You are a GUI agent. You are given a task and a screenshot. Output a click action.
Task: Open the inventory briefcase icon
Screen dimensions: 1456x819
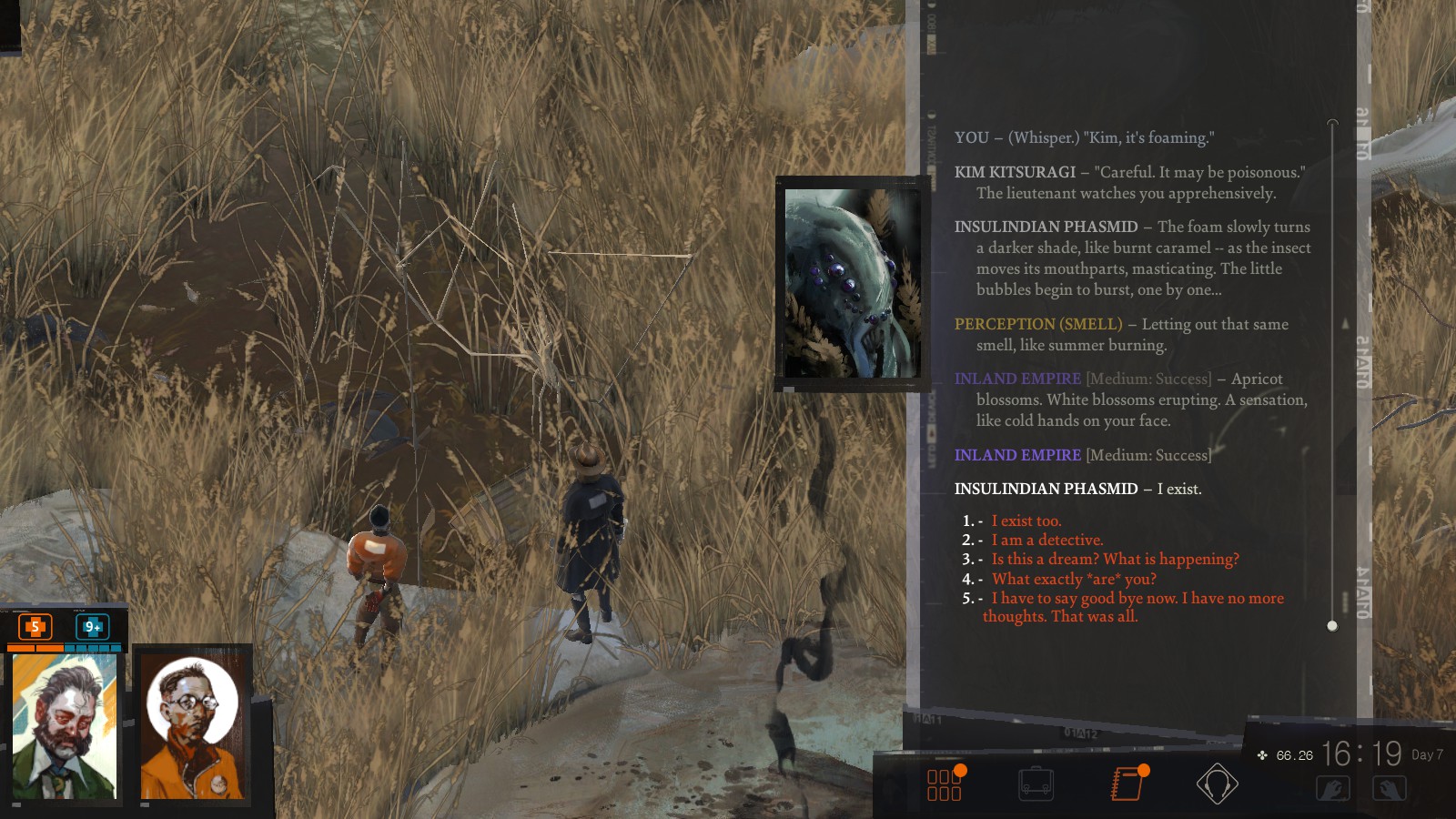1036,784
